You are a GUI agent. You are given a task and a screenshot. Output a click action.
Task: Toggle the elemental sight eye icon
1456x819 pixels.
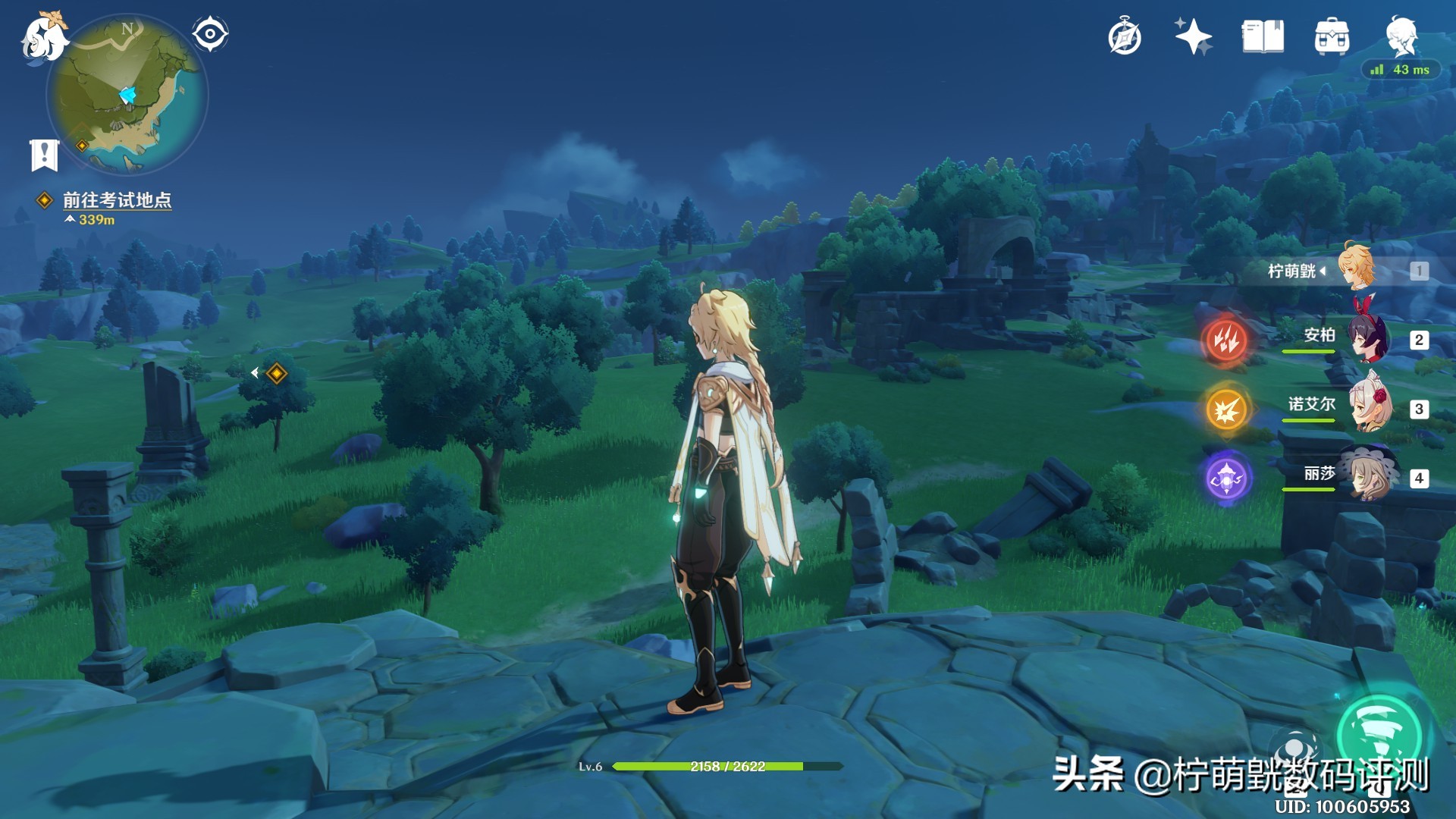point(210,34)
